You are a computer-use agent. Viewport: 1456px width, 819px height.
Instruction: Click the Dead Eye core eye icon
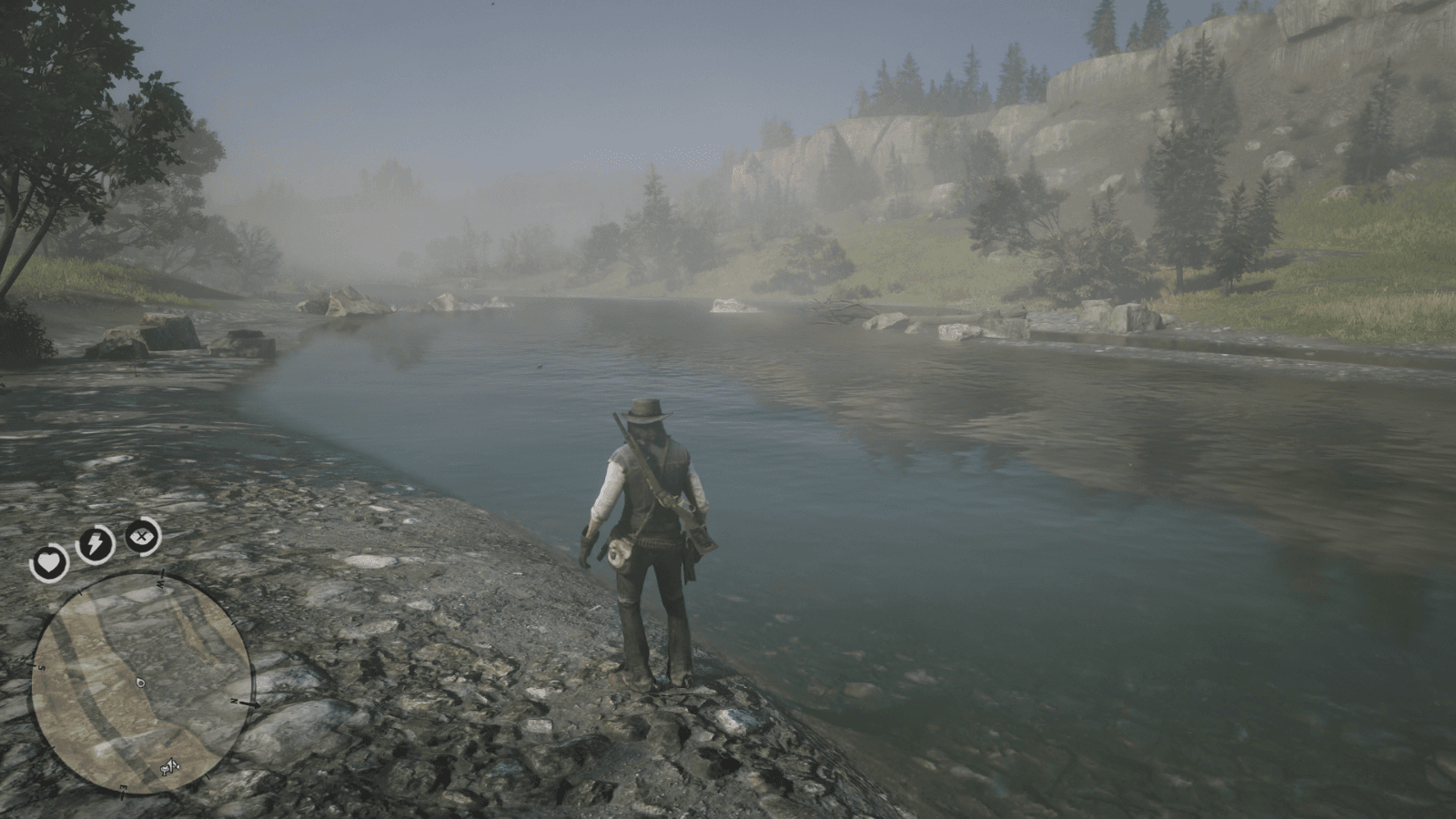tap(140, 535)
